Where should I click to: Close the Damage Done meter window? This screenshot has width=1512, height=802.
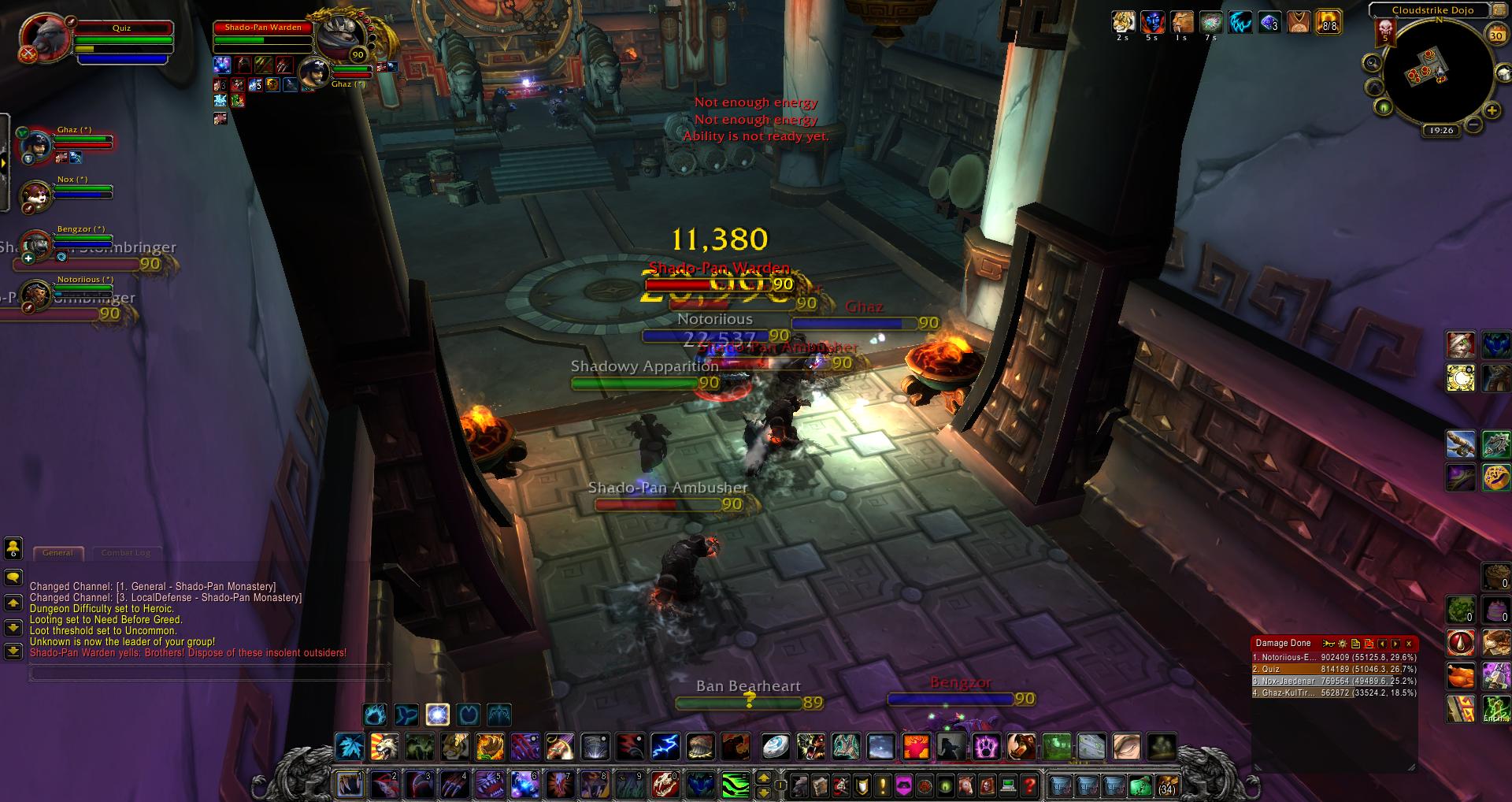coord(1409,644)
